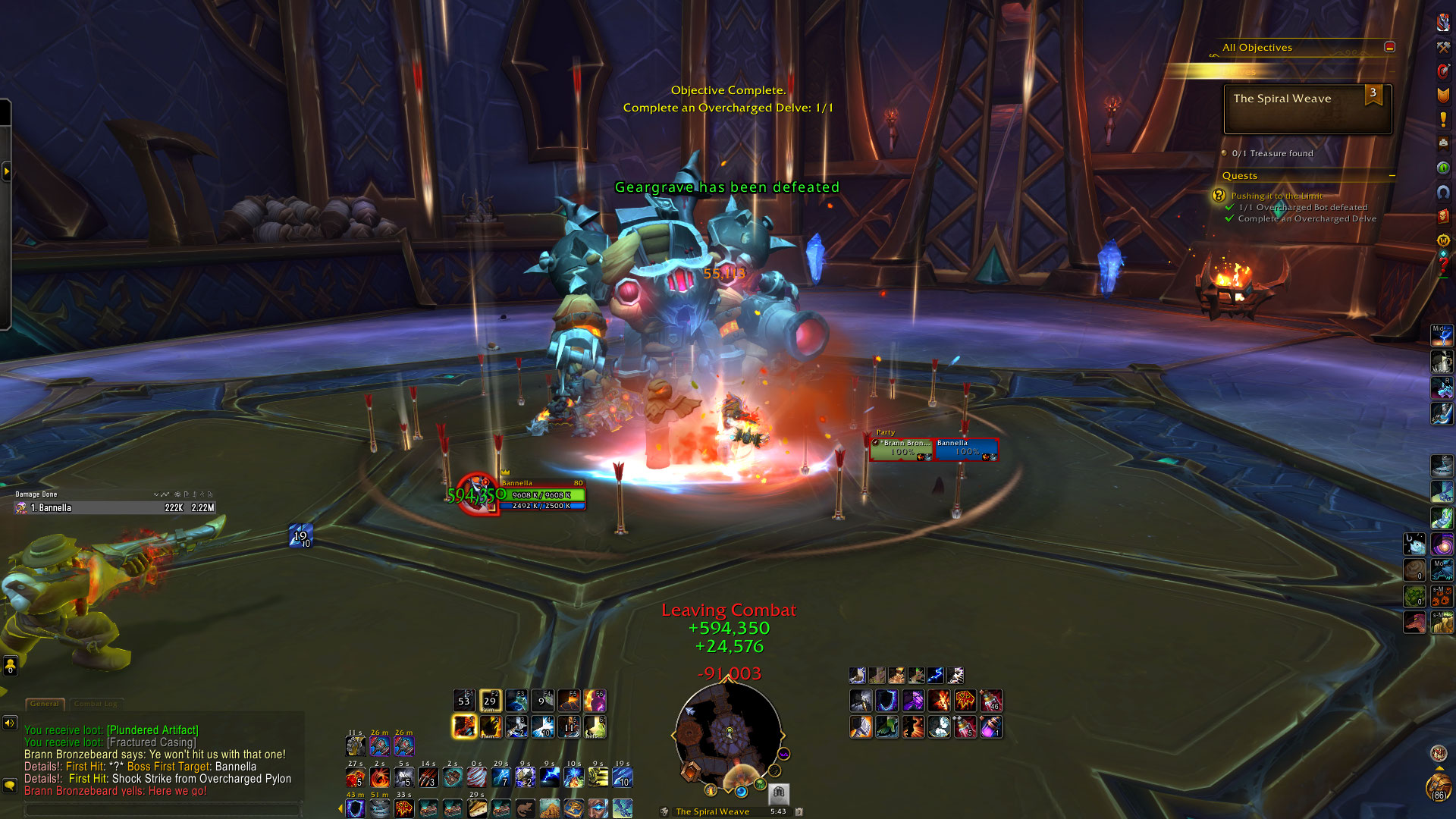Open the crossed hammers professions button
The height and width of the screenshot is (819, 1456).
coord(1443,47)
